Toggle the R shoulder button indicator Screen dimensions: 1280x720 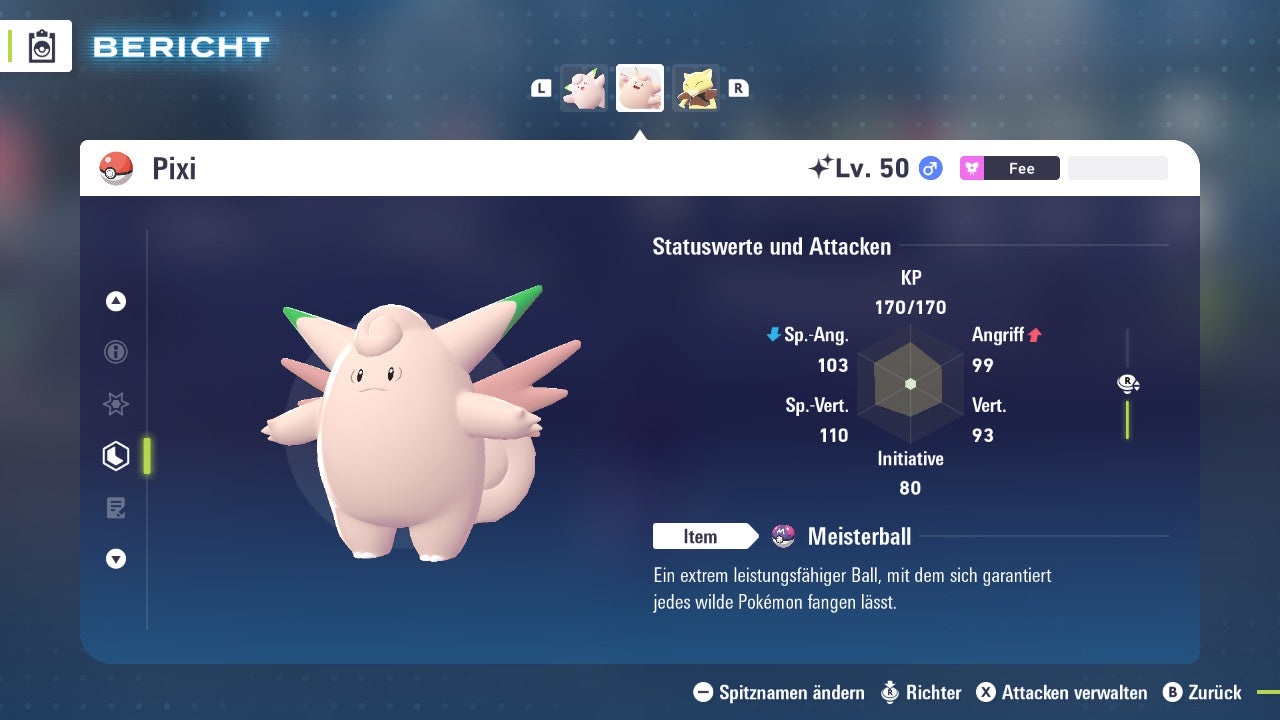(738, 88)
